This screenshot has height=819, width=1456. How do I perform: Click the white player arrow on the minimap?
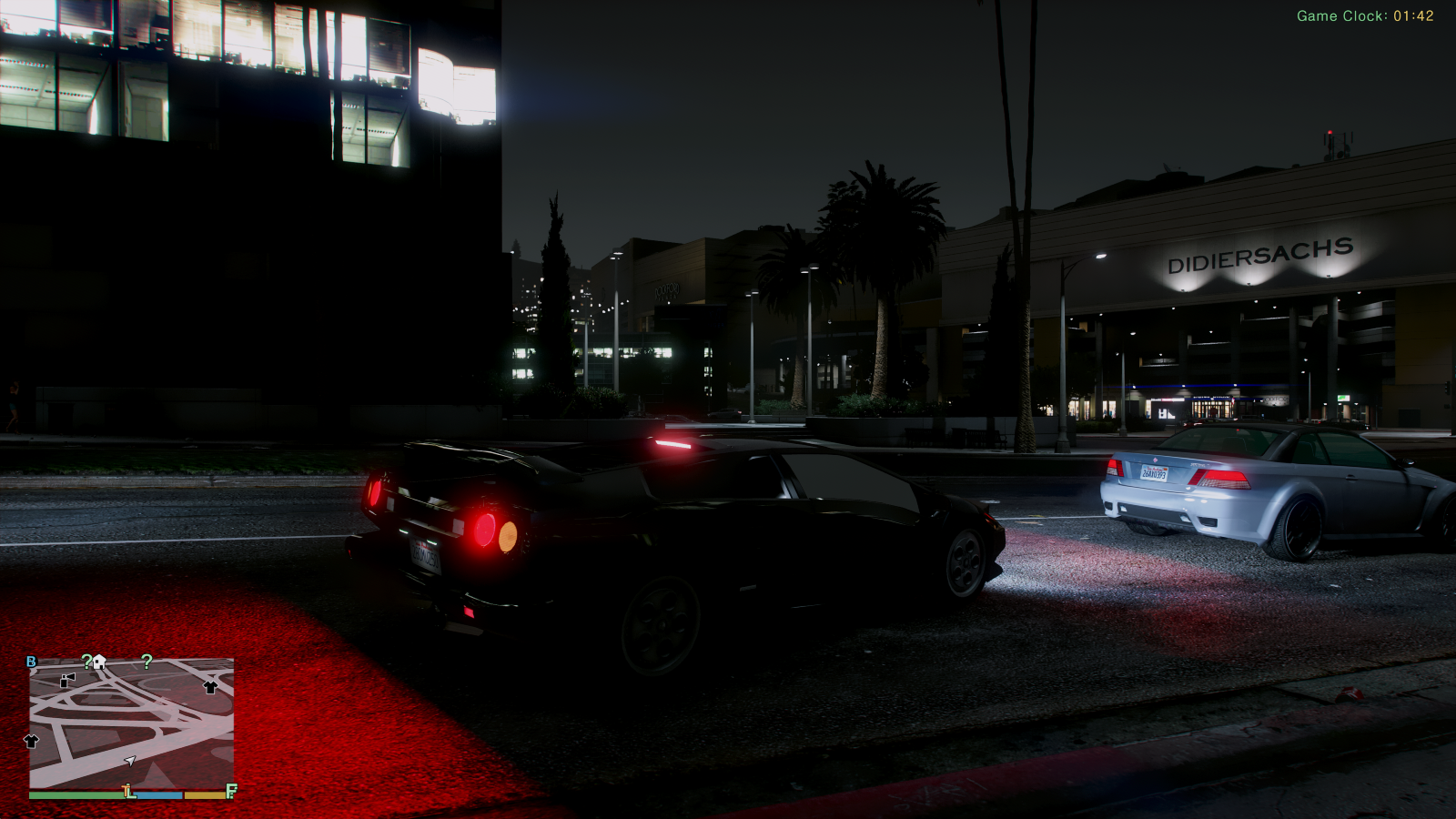coord(130,760)
